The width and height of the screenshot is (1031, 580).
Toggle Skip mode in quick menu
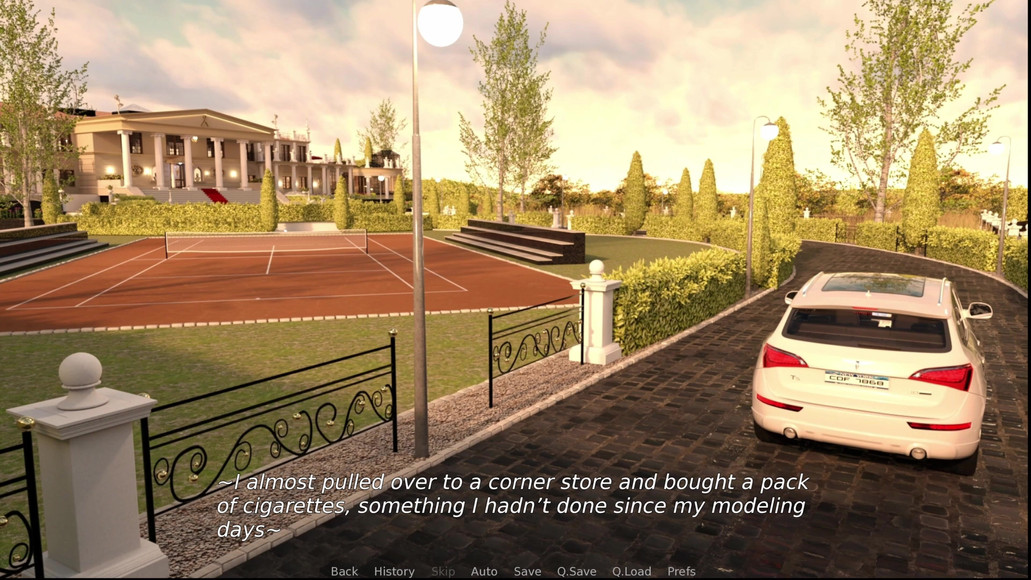tap(443, 571)
